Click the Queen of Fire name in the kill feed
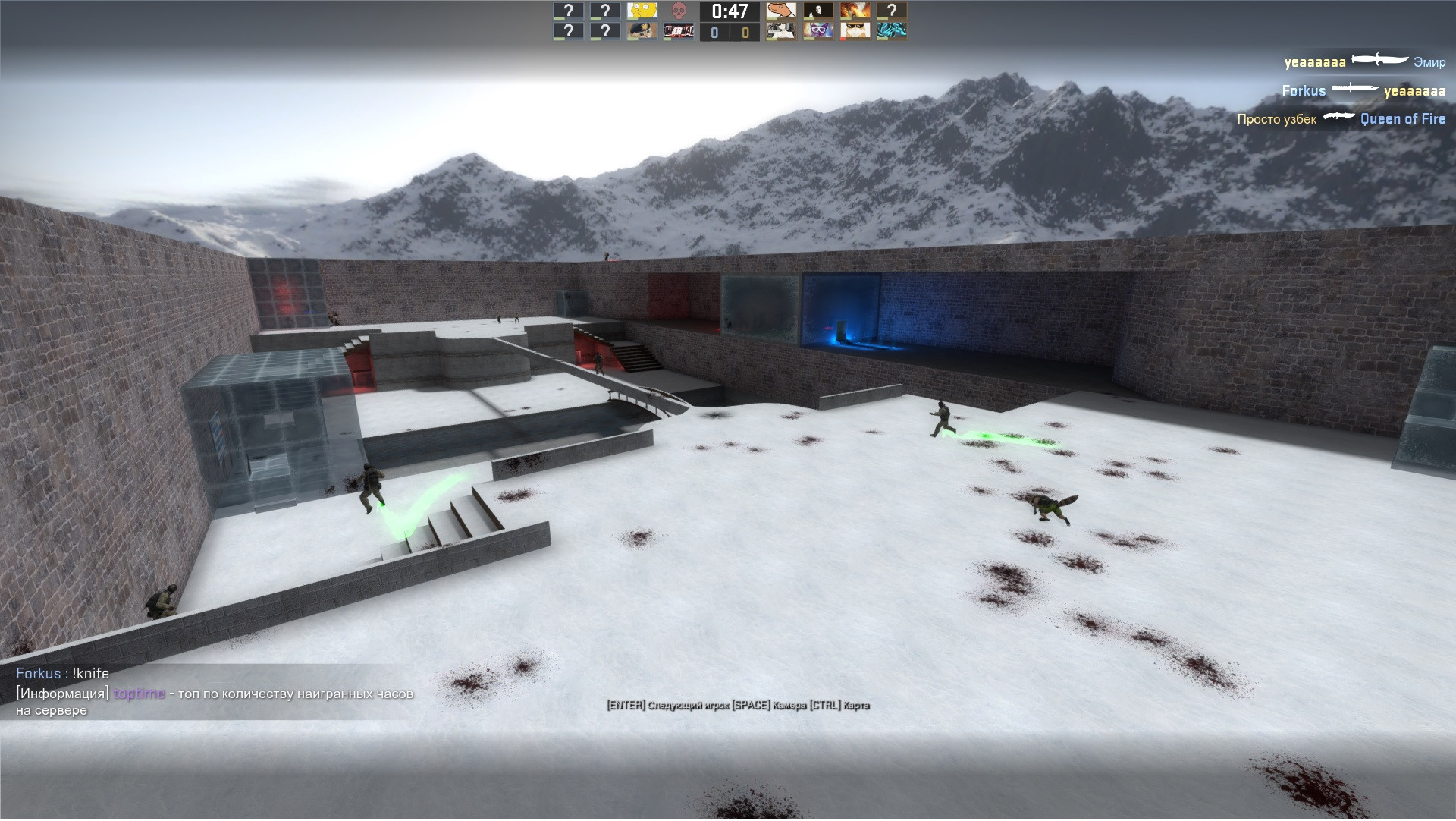Screen dimensions: 1456x821 pos(1403,119)
